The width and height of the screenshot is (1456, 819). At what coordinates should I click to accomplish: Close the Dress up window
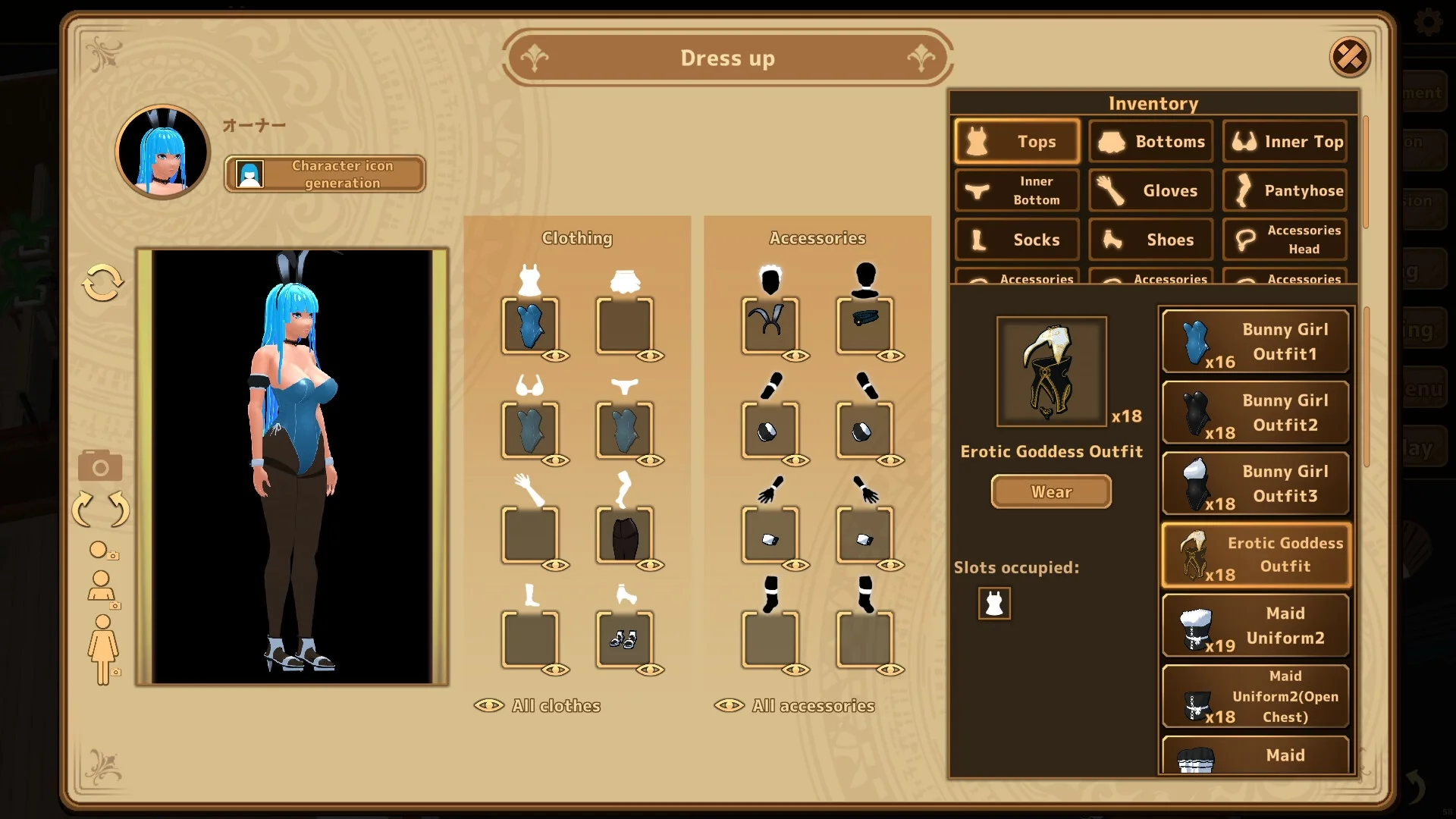[x=1349, y=57]
